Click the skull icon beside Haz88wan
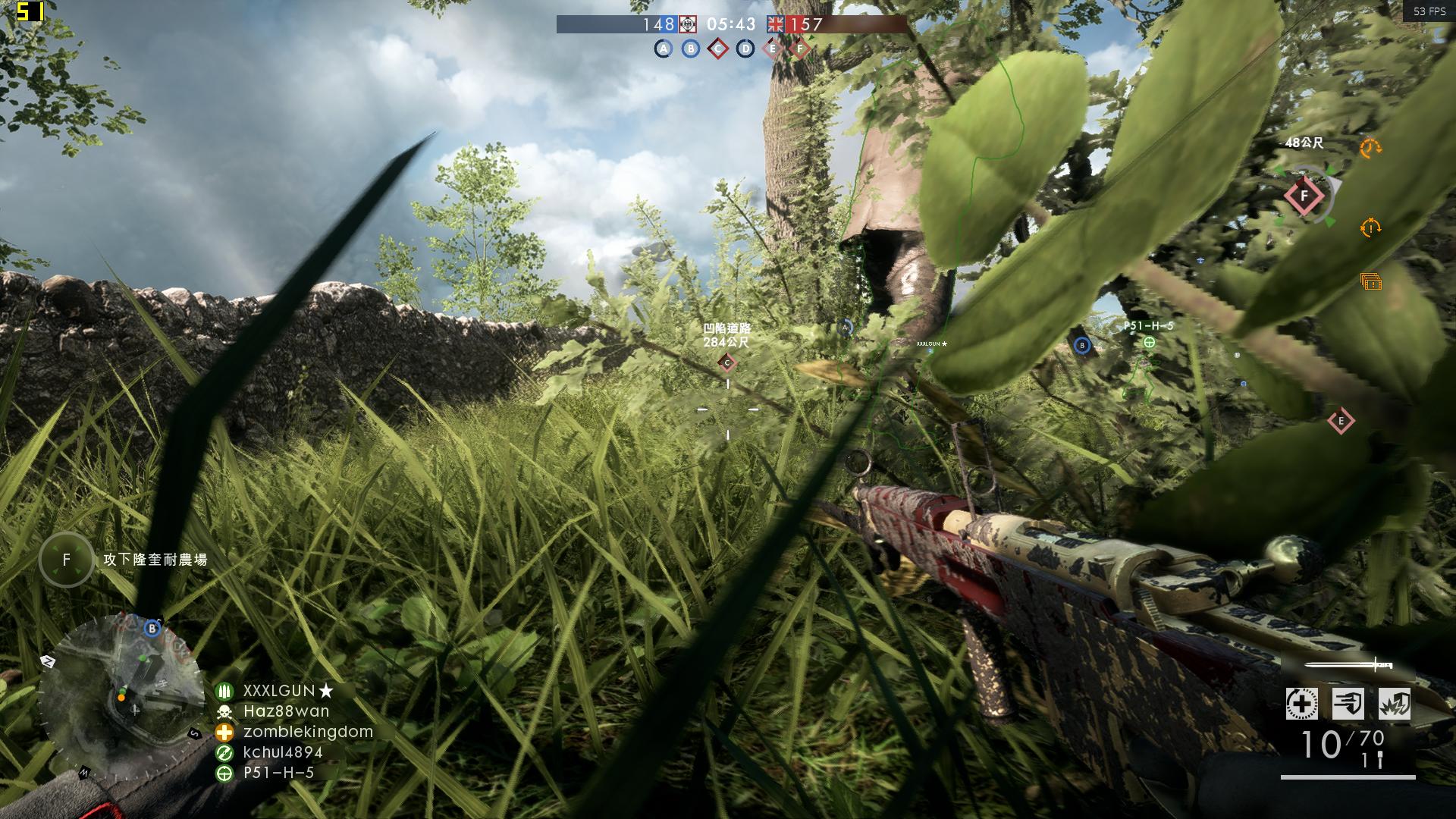Screen dimensions: 1456x819 point(225,711)
